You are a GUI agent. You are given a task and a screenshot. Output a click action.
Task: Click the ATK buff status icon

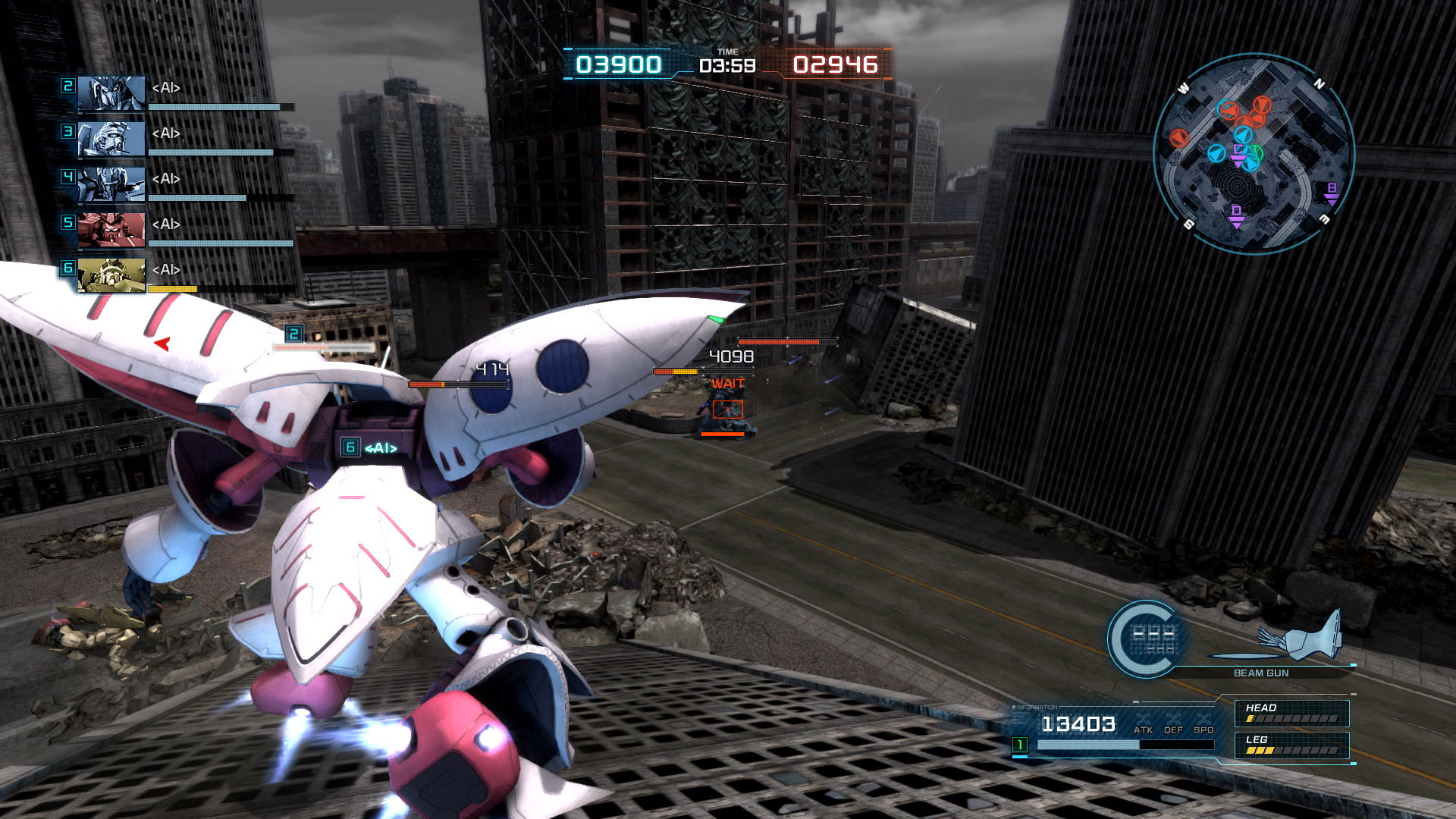[x=1143, y=723]
